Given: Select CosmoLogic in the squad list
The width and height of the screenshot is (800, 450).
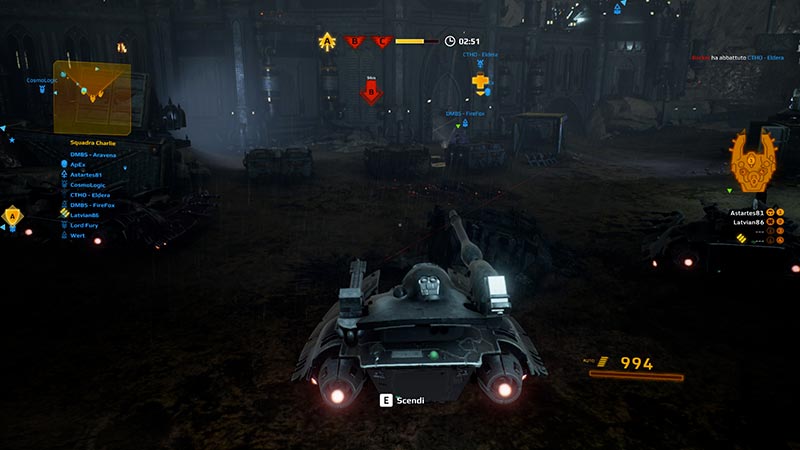Looking at the screenshot, I should pyautogui.click(x=88, y=184).
